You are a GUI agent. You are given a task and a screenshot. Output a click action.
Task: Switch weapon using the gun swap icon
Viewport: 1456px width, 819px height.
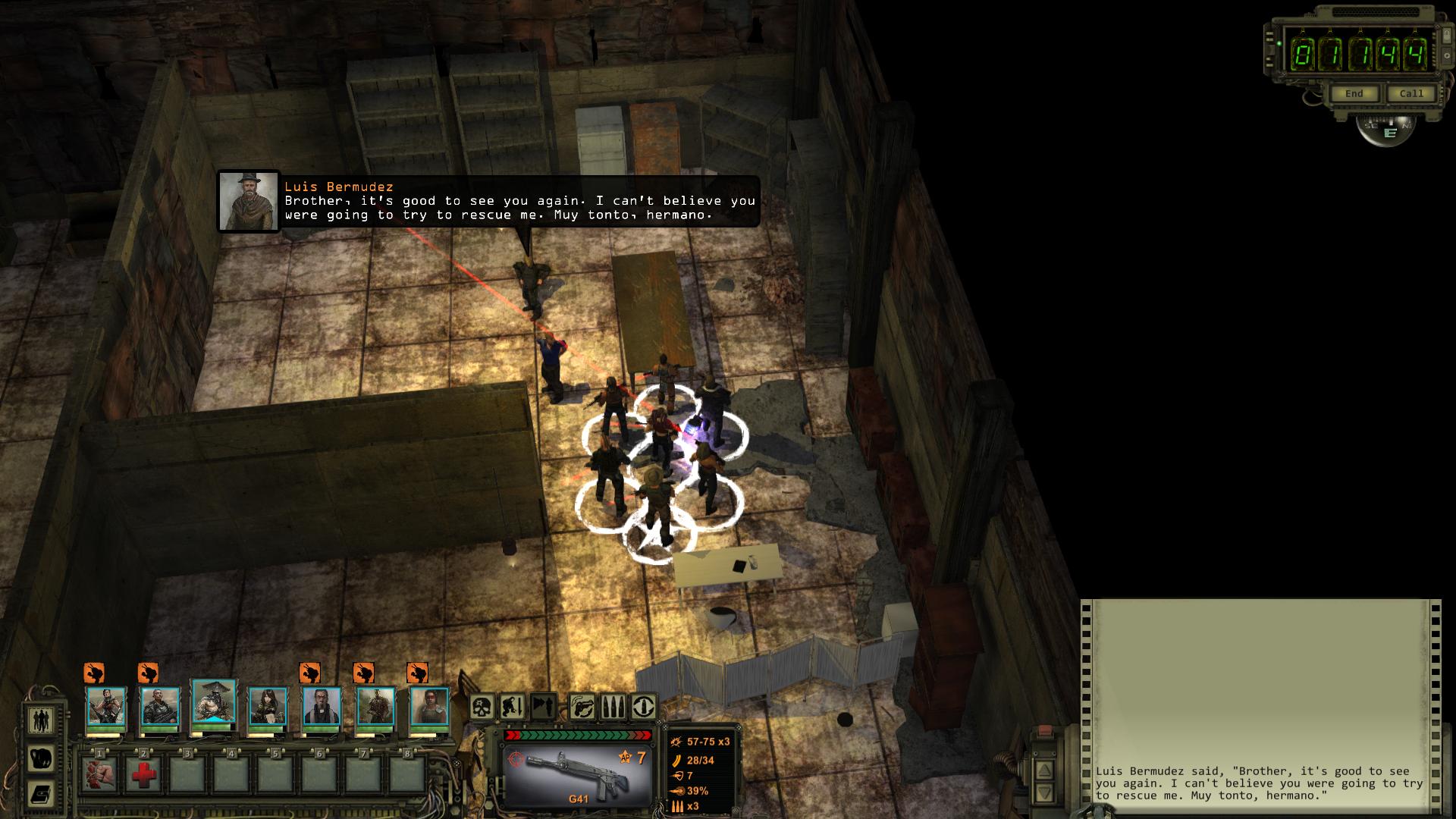[x=582, y=707]
